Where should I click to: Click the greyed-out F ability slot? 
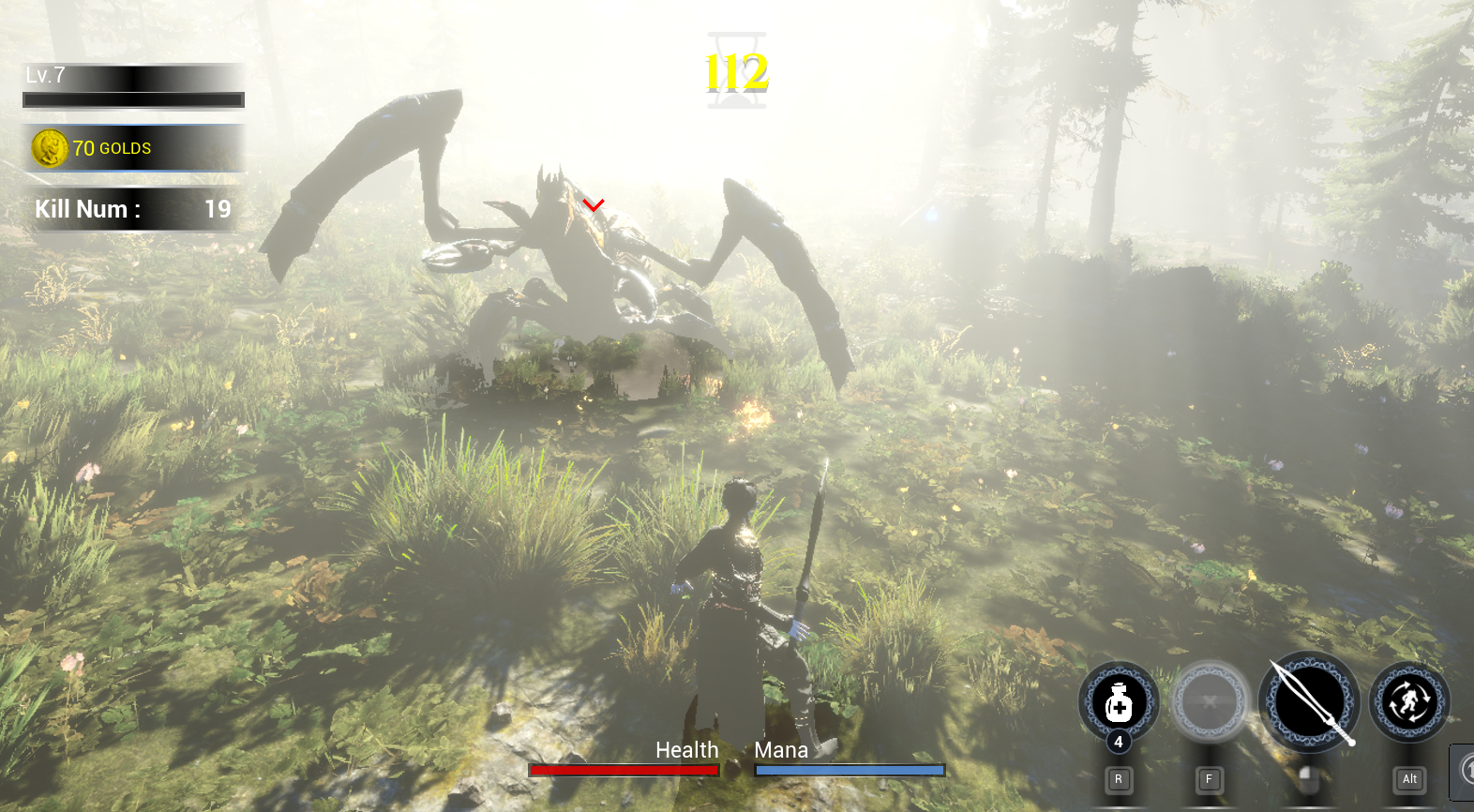pyautogui.click(x=1210, y=703)
